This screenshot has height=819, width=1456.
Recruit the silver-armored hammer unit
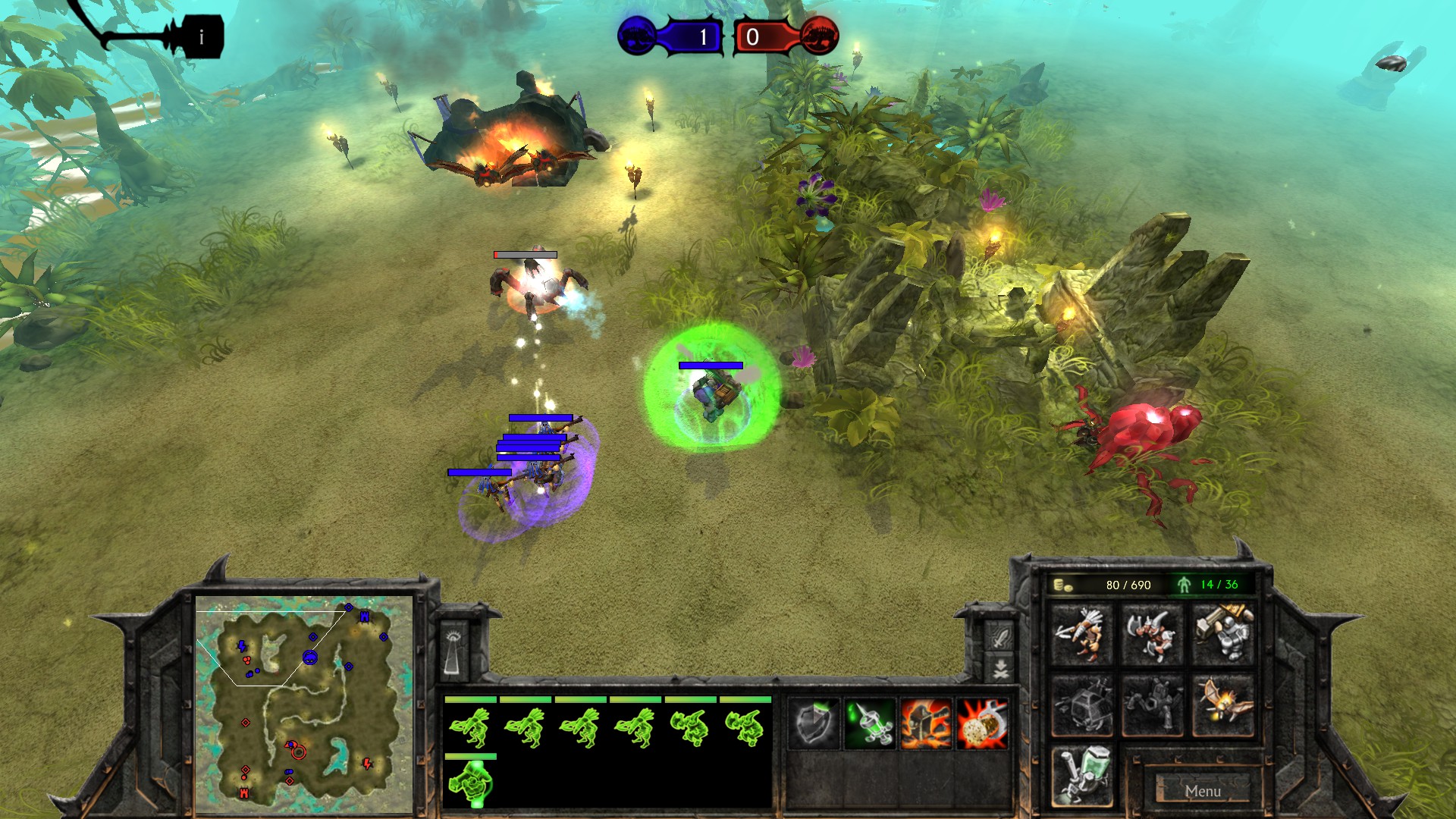pos(1222,635)
